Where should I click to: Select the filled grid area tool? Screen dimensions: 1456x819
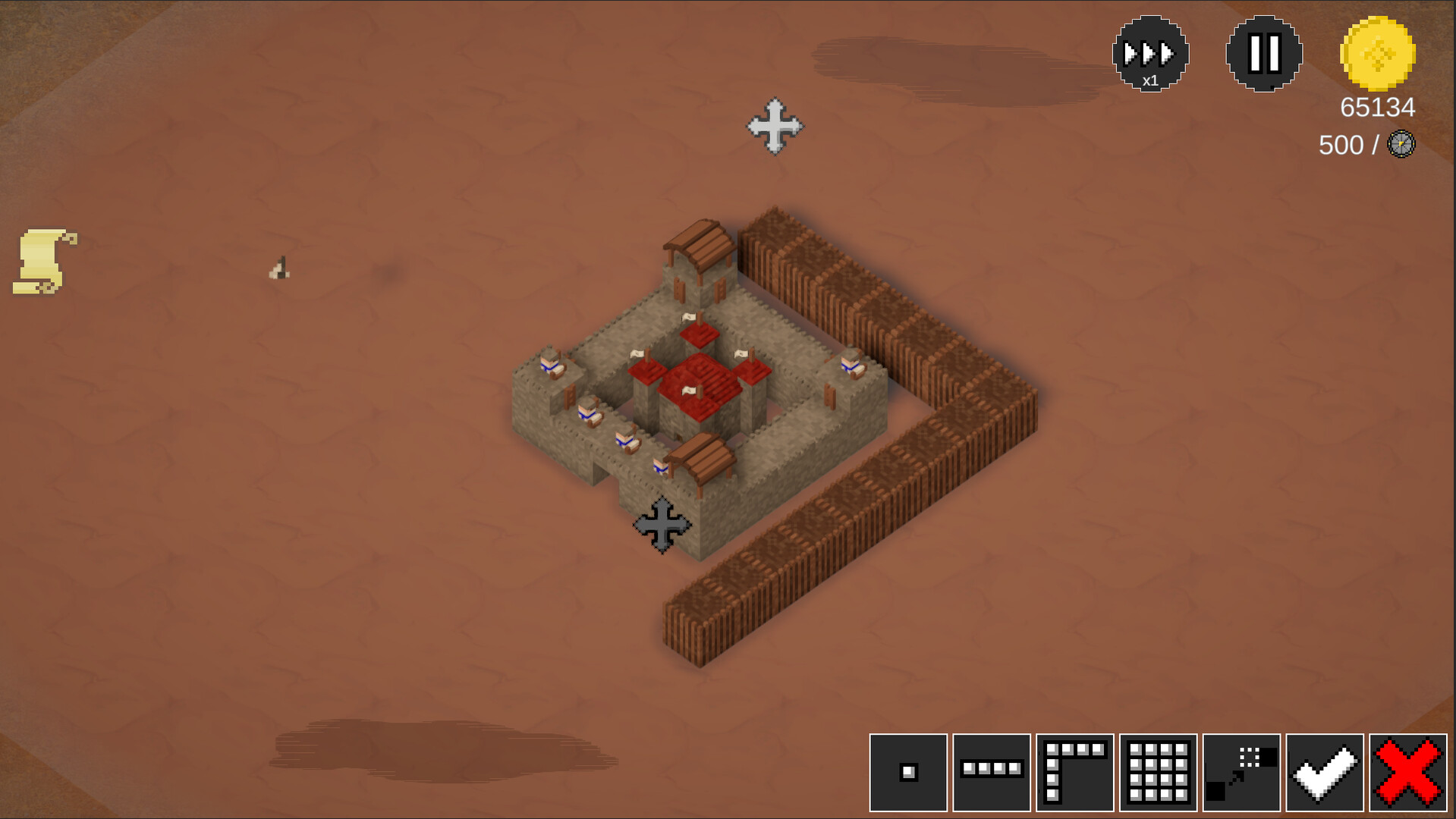tap(1160, 773)
